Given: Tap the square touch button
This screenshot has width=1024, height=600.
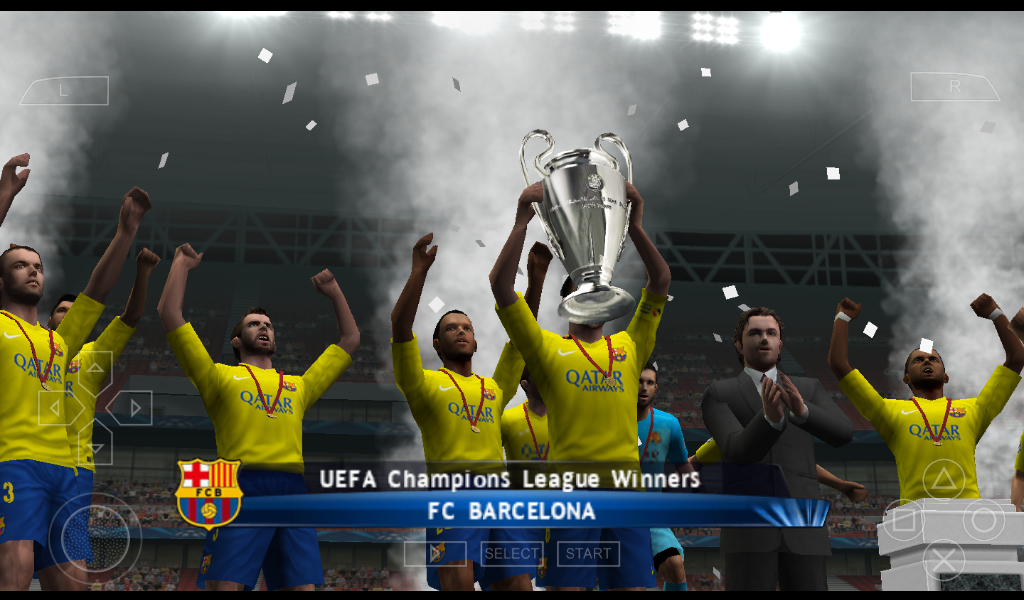Looking at the screenshot, I should click(903, 520).
